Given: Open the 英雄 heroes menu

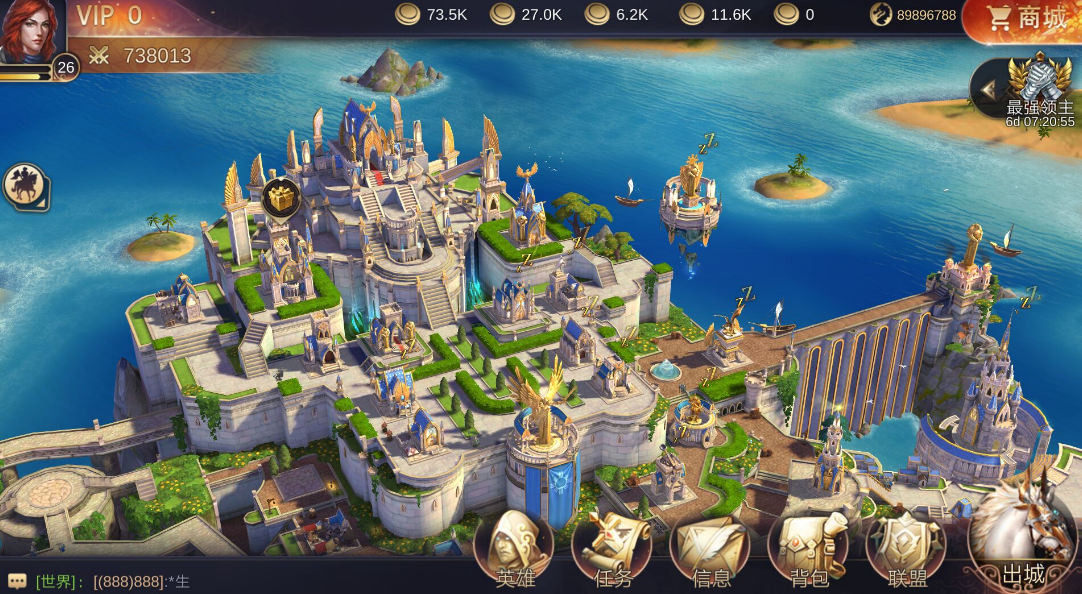Looking at the screenshot, I should coord(514,548).
